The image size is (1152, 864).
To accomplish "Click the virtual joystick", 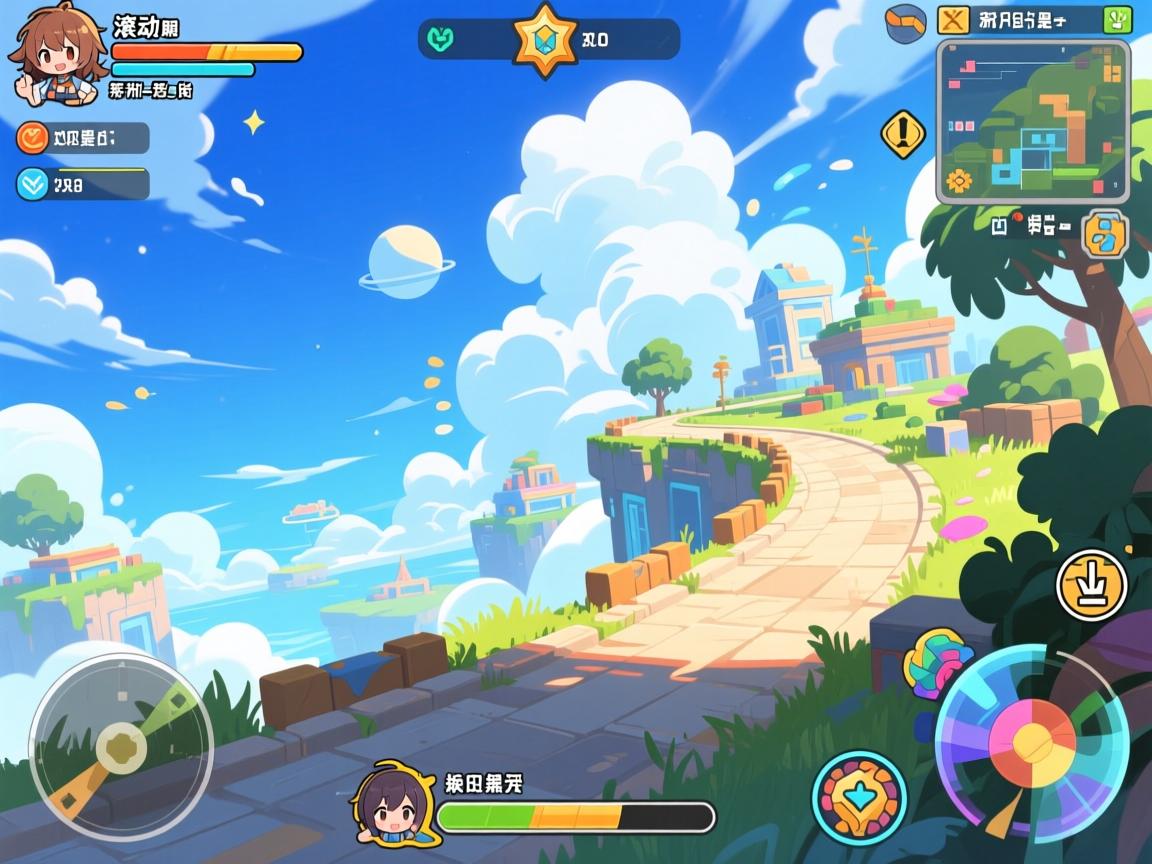I will click(121, 746).
